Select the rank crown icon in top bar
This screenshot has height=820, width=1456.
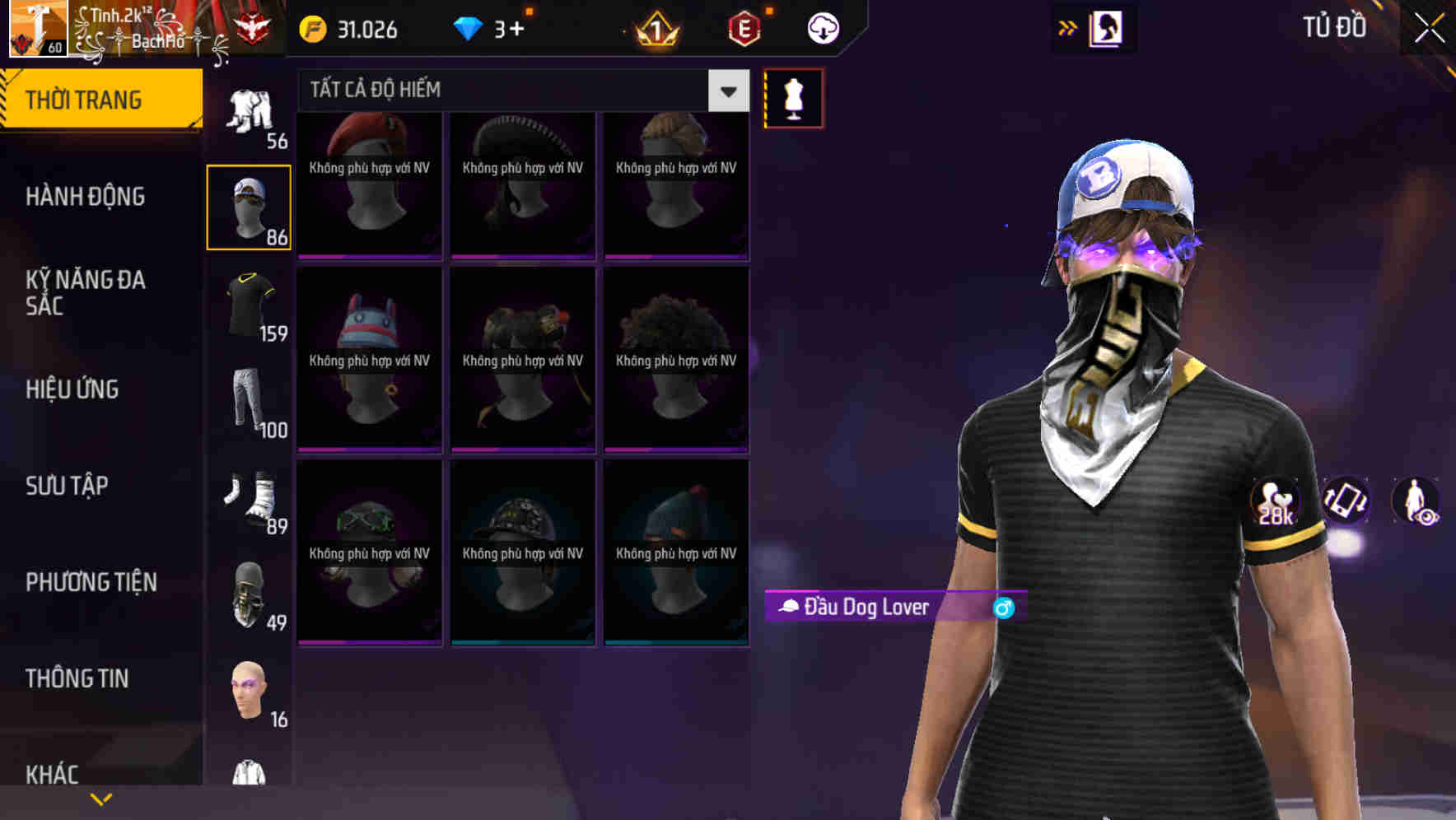tap(653, 27)
